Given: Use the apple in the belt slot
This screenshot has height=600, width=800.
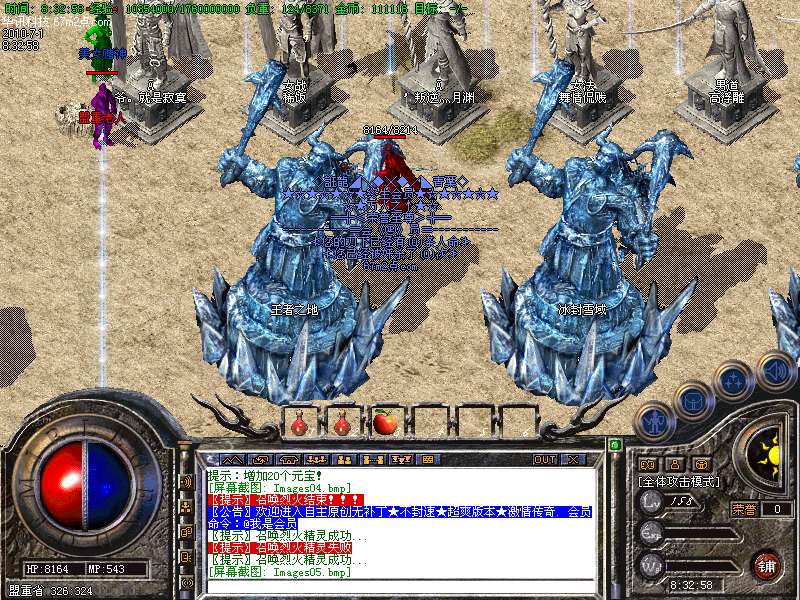Looking at the screenshot, I should [386, 423].
